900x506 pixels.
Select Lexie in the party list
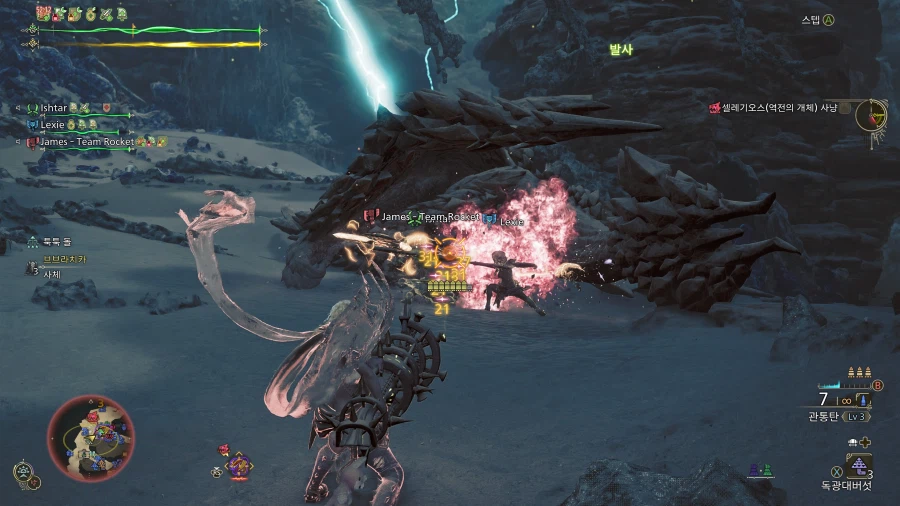point(53,125)
